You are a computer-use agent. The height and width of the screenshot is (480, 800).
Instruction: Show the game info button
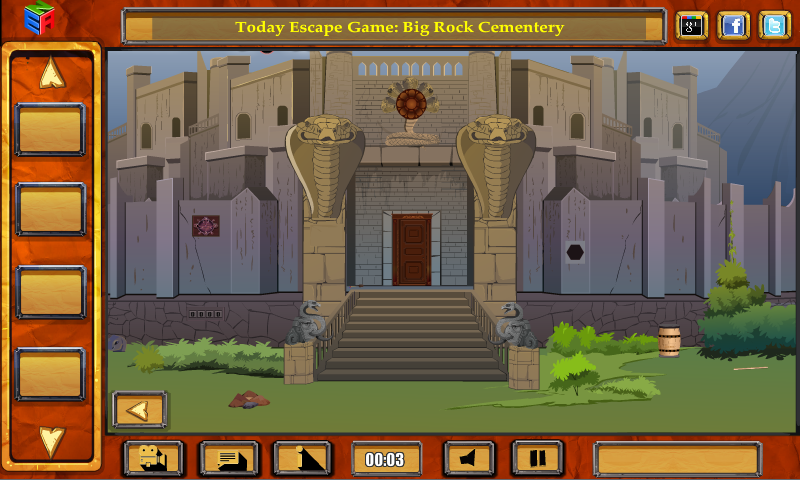[x=303, y=459]
